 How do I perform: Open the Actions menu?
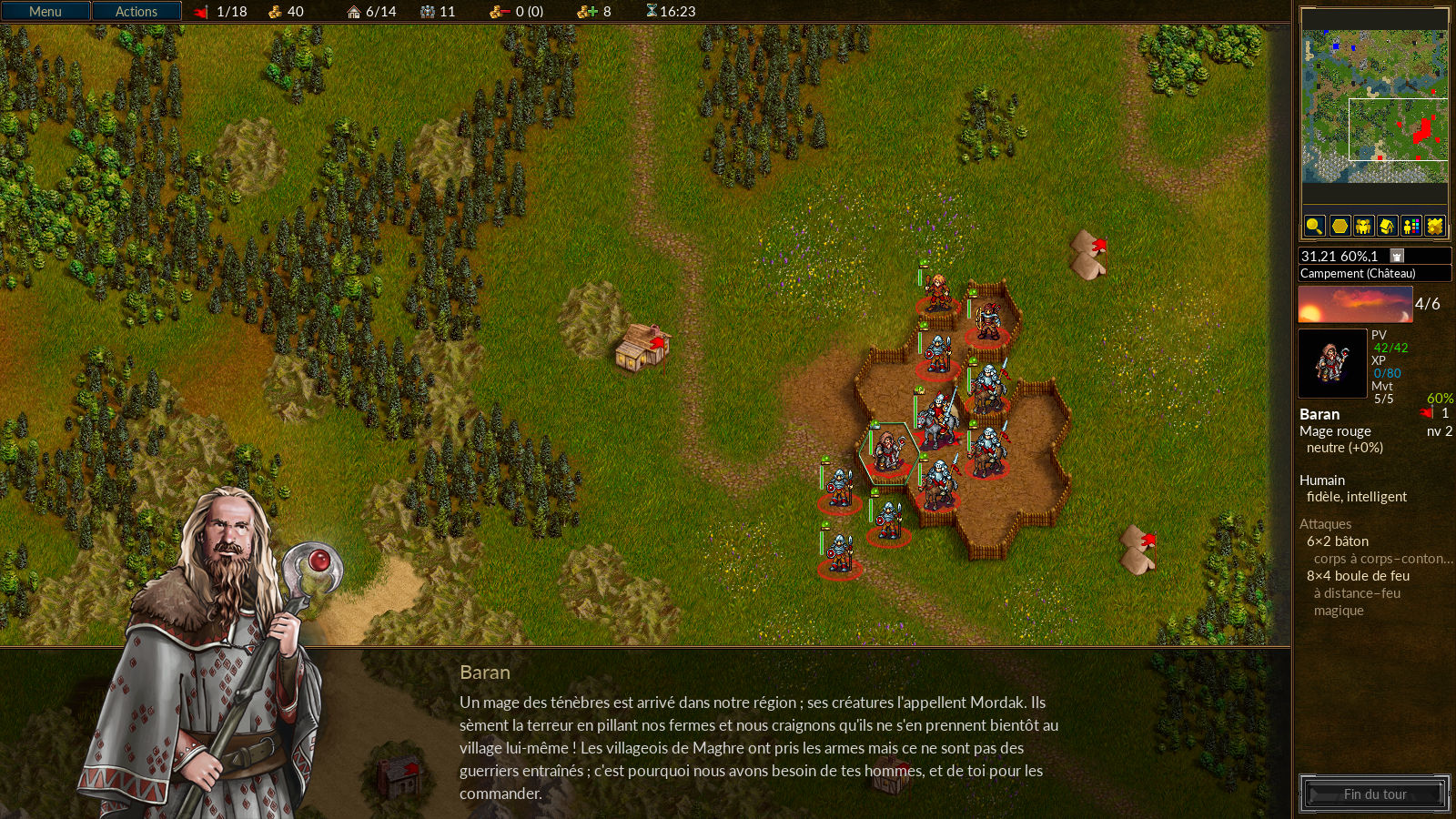click(136, 11)
